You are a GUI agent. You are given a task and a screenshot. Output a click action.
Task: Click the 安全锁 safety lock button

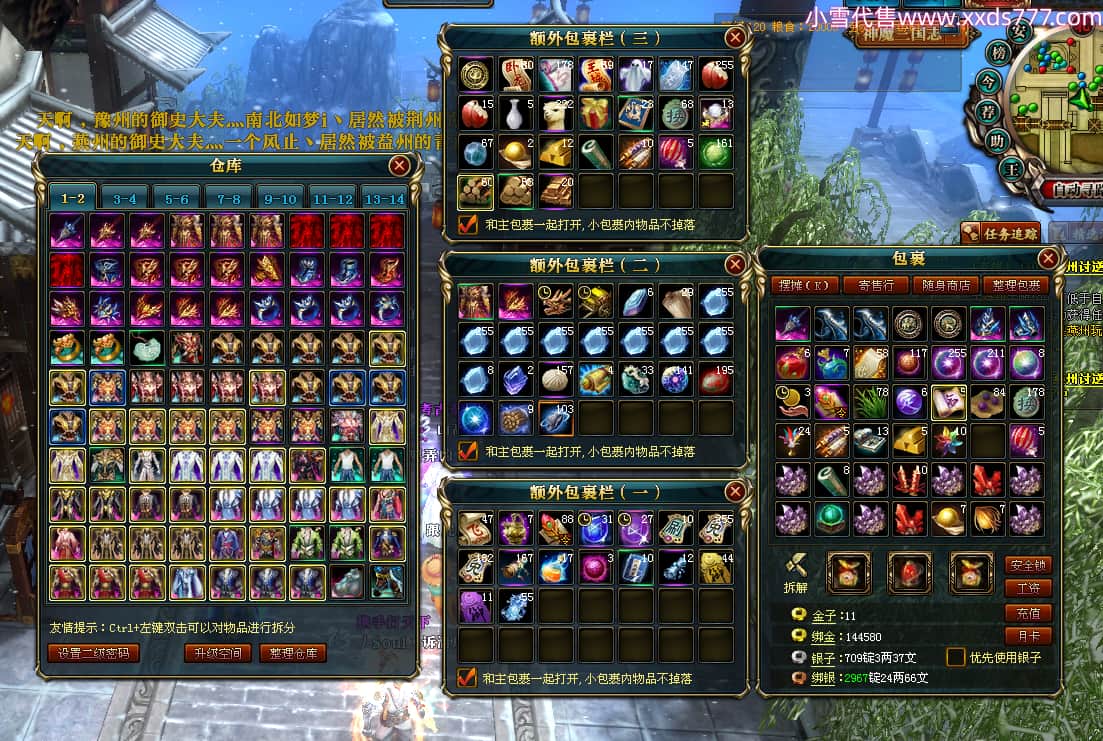[1027, 565]
